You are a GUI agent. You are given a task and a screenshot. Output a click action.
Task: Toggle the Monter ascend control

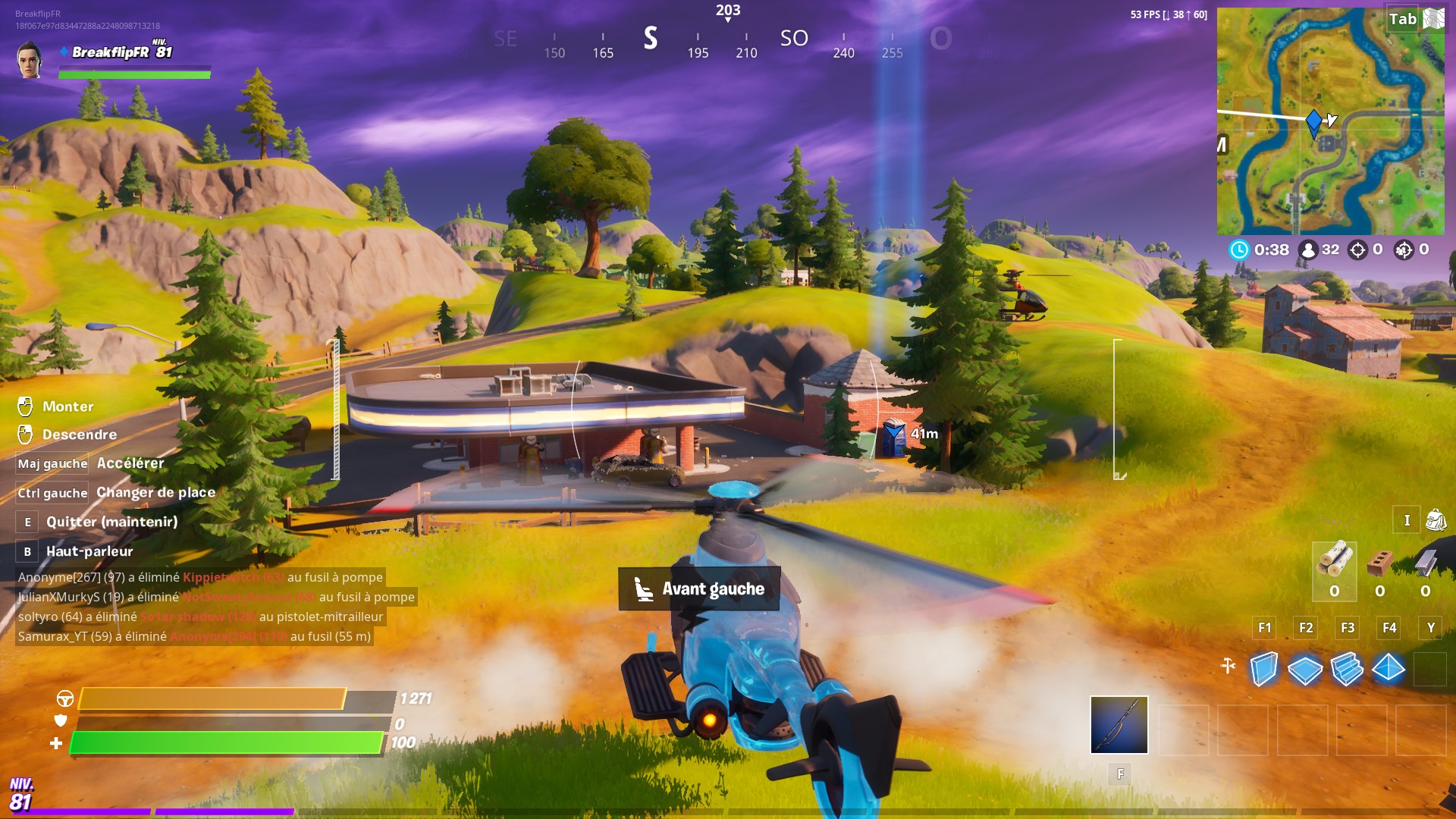[68, 406]
